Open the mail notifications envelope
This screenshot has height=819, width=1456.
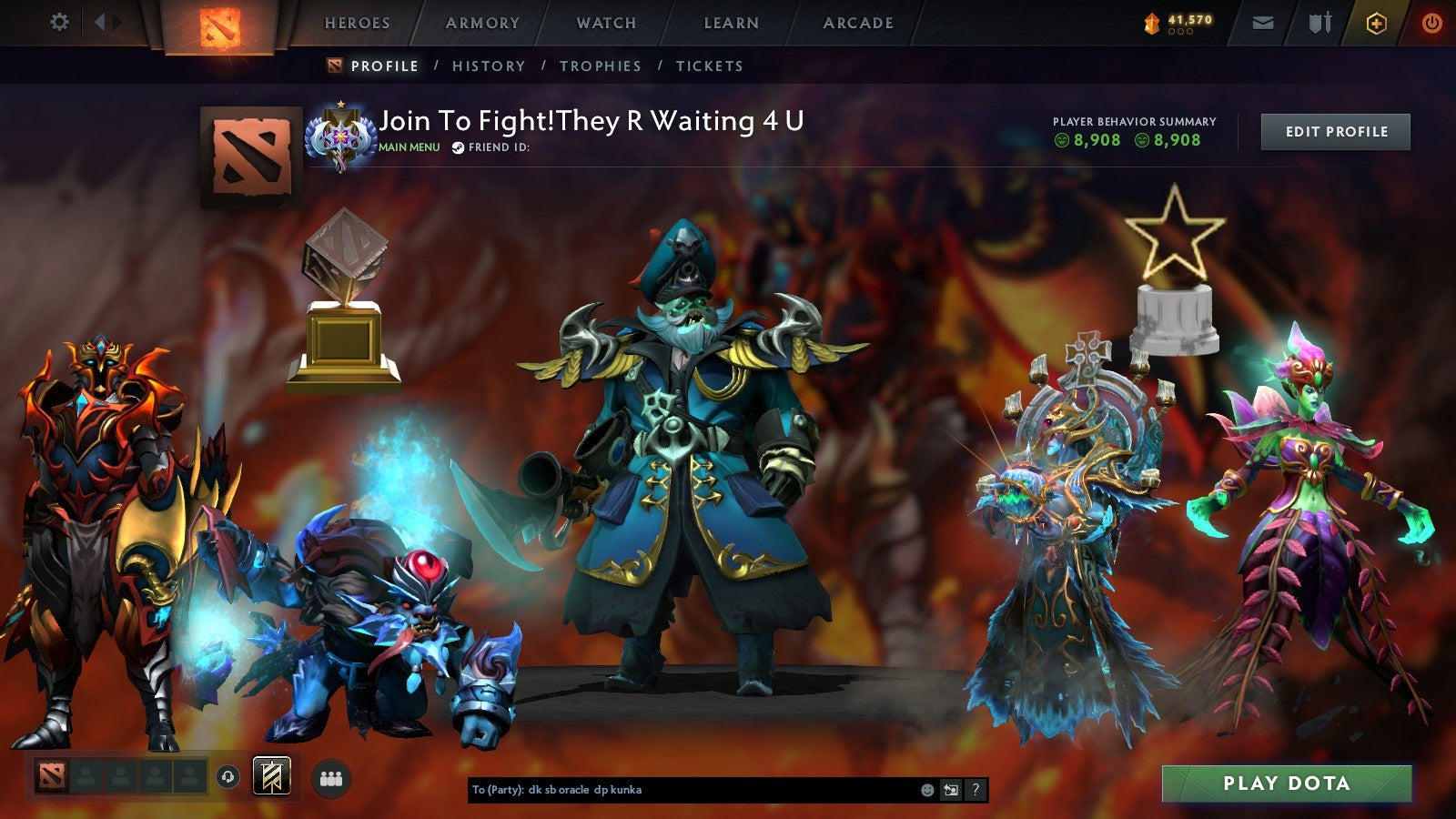[1265, 23]
